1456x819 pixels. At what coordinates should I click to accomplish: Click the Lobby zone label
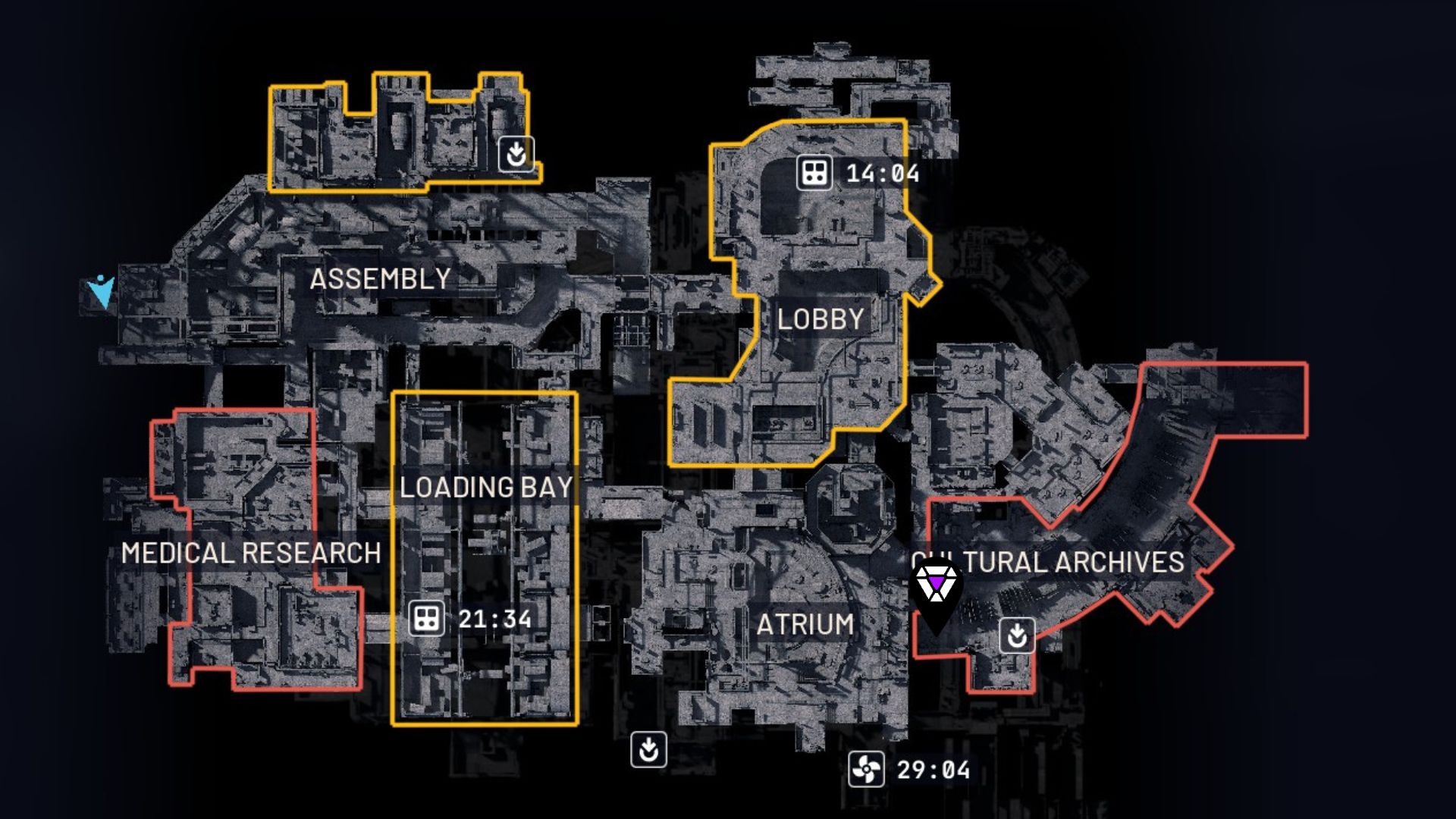coord(821,319)
